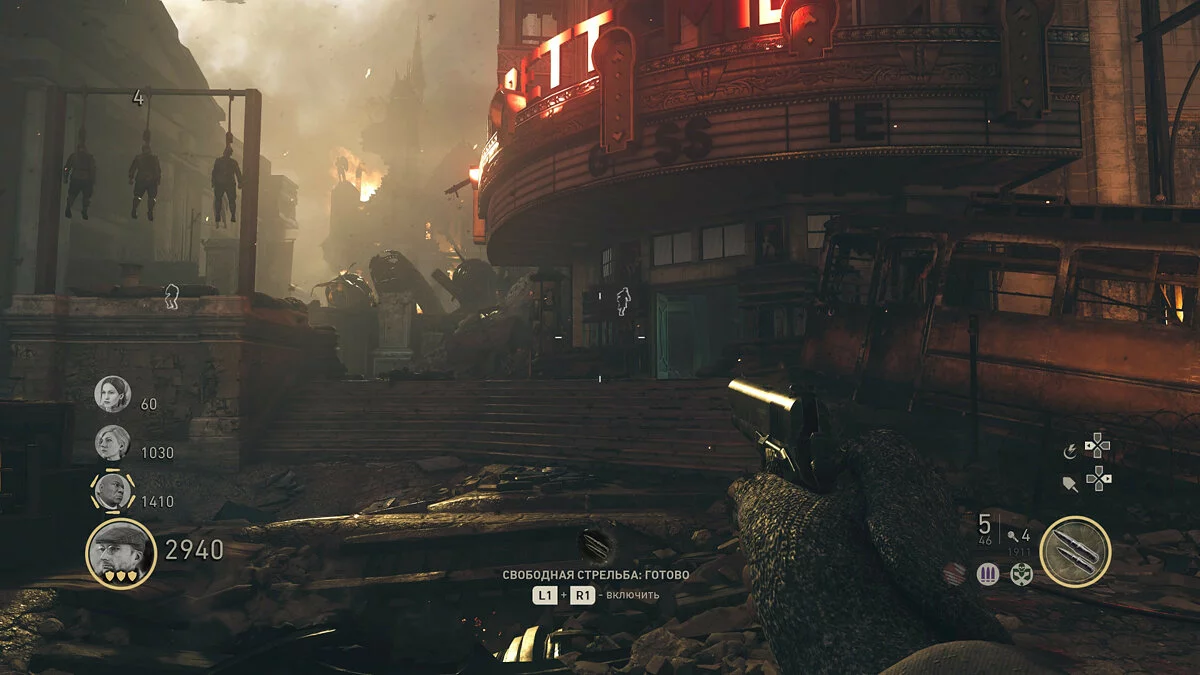Select the green skull perk icon

click(1020, 574)
